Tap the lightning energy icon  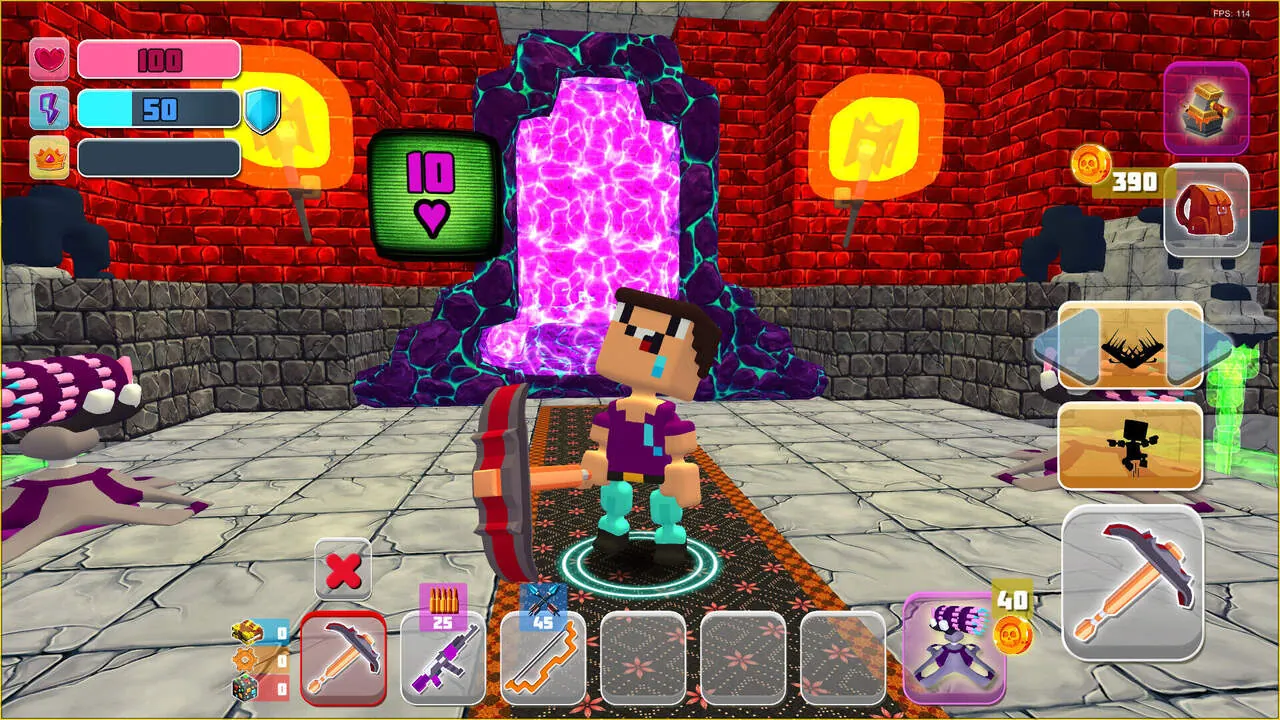click(49, 108)
